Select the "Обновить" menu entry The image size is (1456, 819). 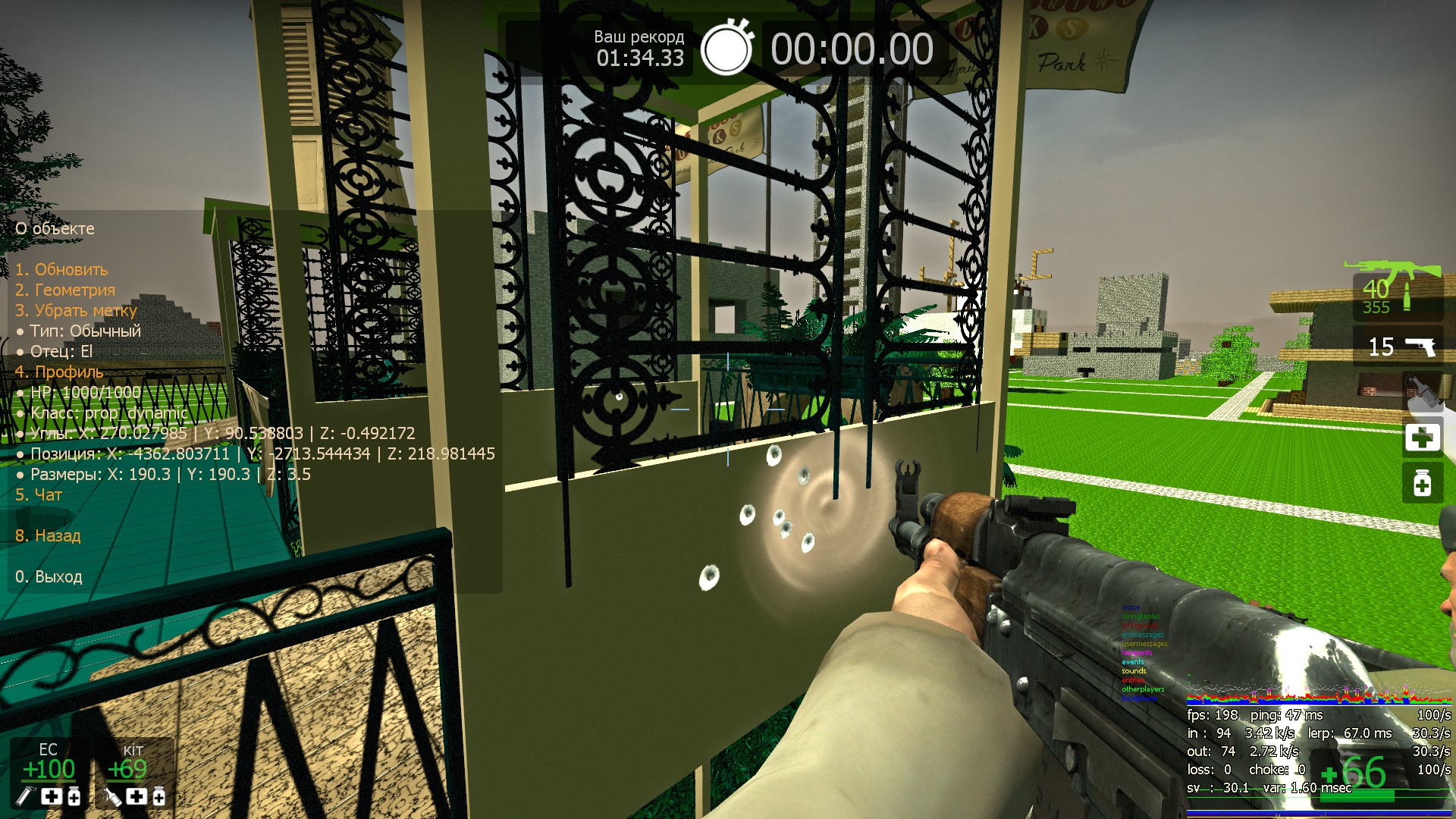[x=61, y=269]
